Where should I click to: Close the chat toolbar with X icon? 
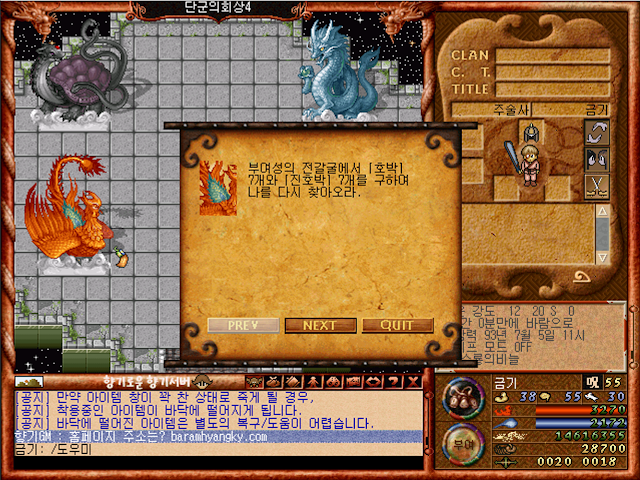pyautogui.click(x=414, y=381)
